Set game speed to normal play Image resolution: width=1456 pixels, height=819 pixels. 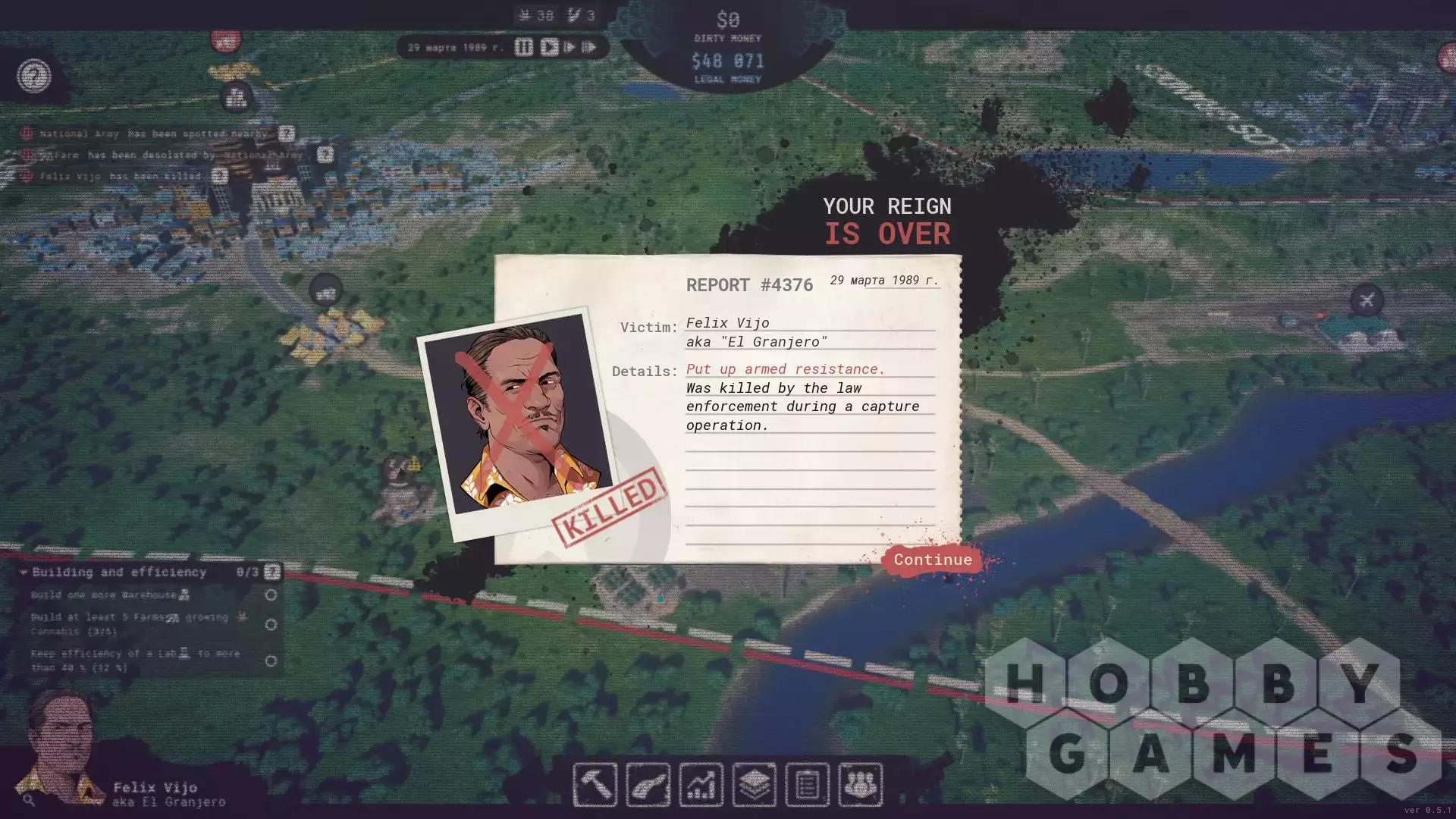549,47
